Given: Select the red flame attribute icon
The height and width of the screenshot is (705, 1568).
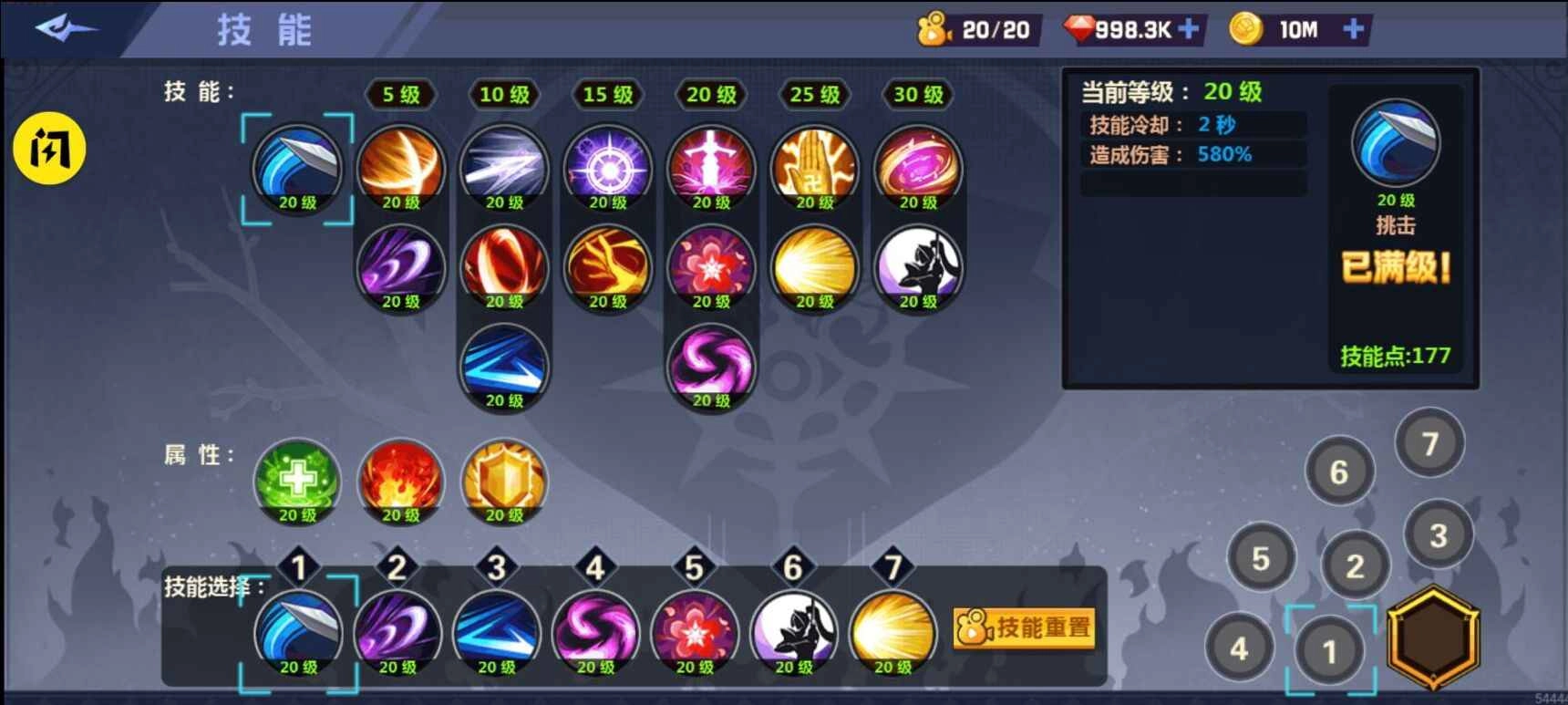Looking at the screenshot, I should [401, 481].
